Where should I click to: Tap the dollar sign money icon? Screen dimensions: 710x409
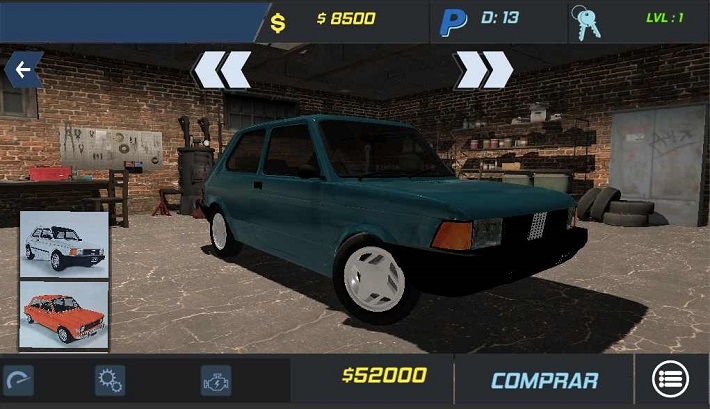[x=278, y=22]
